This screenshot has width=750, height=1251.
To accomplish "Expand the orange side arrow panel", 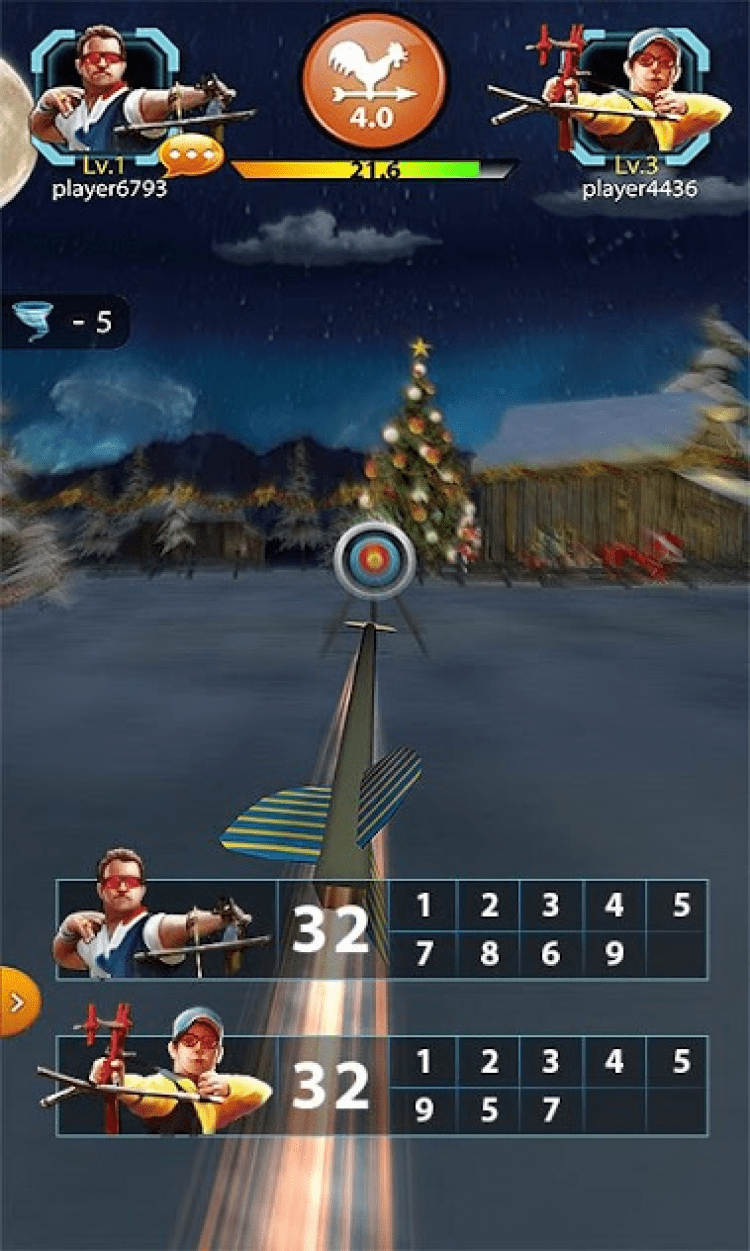I will [17, 1001].
